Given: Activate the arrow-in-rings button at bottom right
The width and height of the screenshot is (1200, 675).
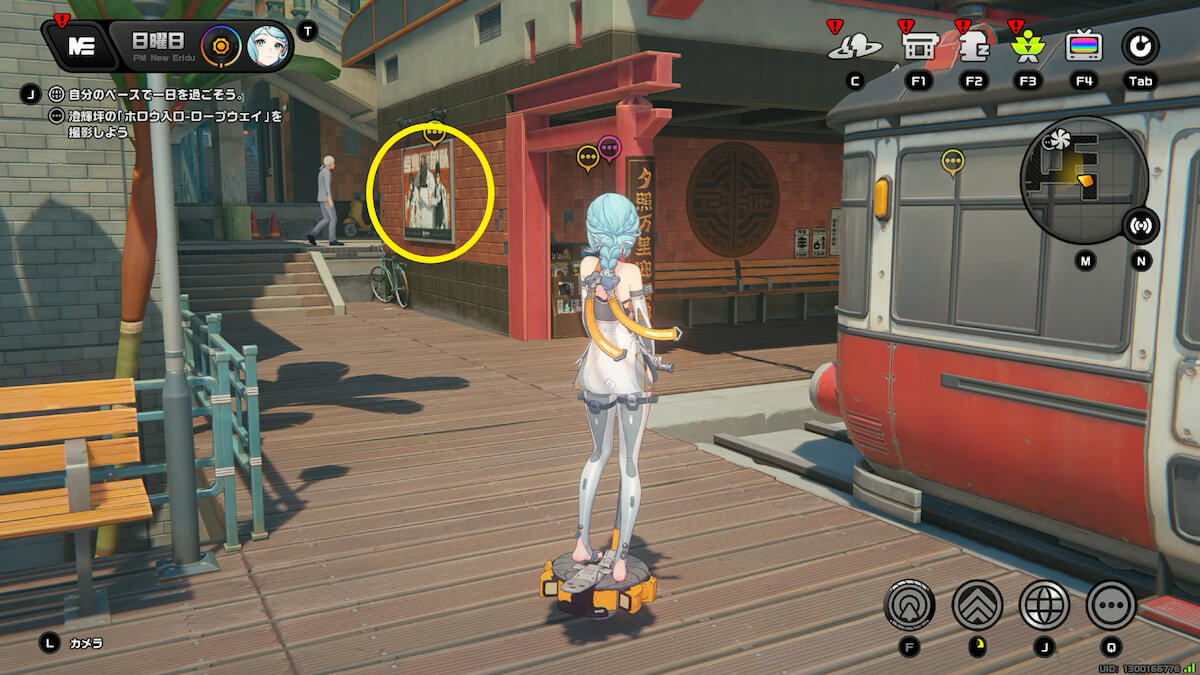Looking at the screenshot, I should [909, 605].
